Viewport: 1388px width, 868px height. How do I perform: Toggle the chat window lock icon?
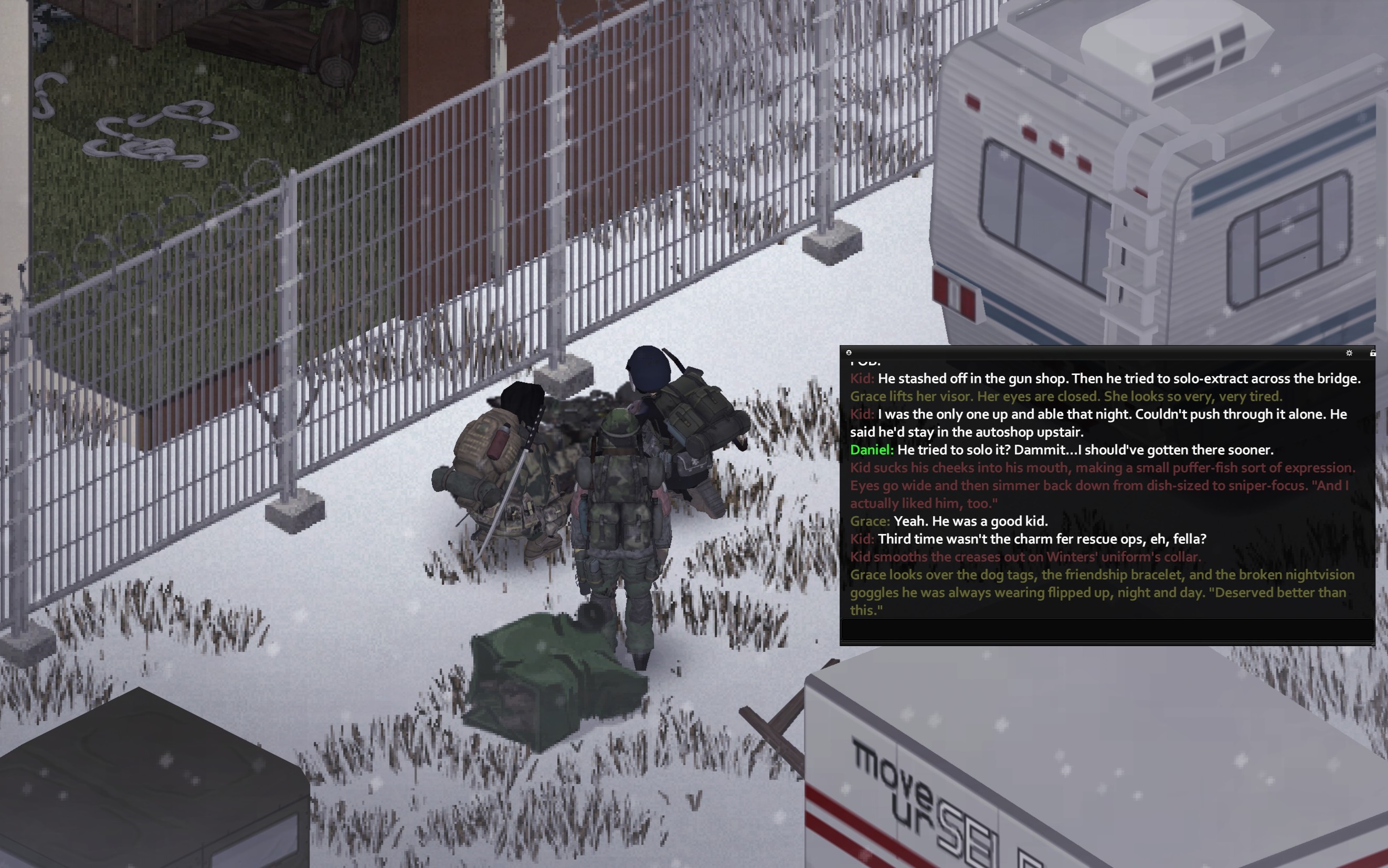point(1372,353)
